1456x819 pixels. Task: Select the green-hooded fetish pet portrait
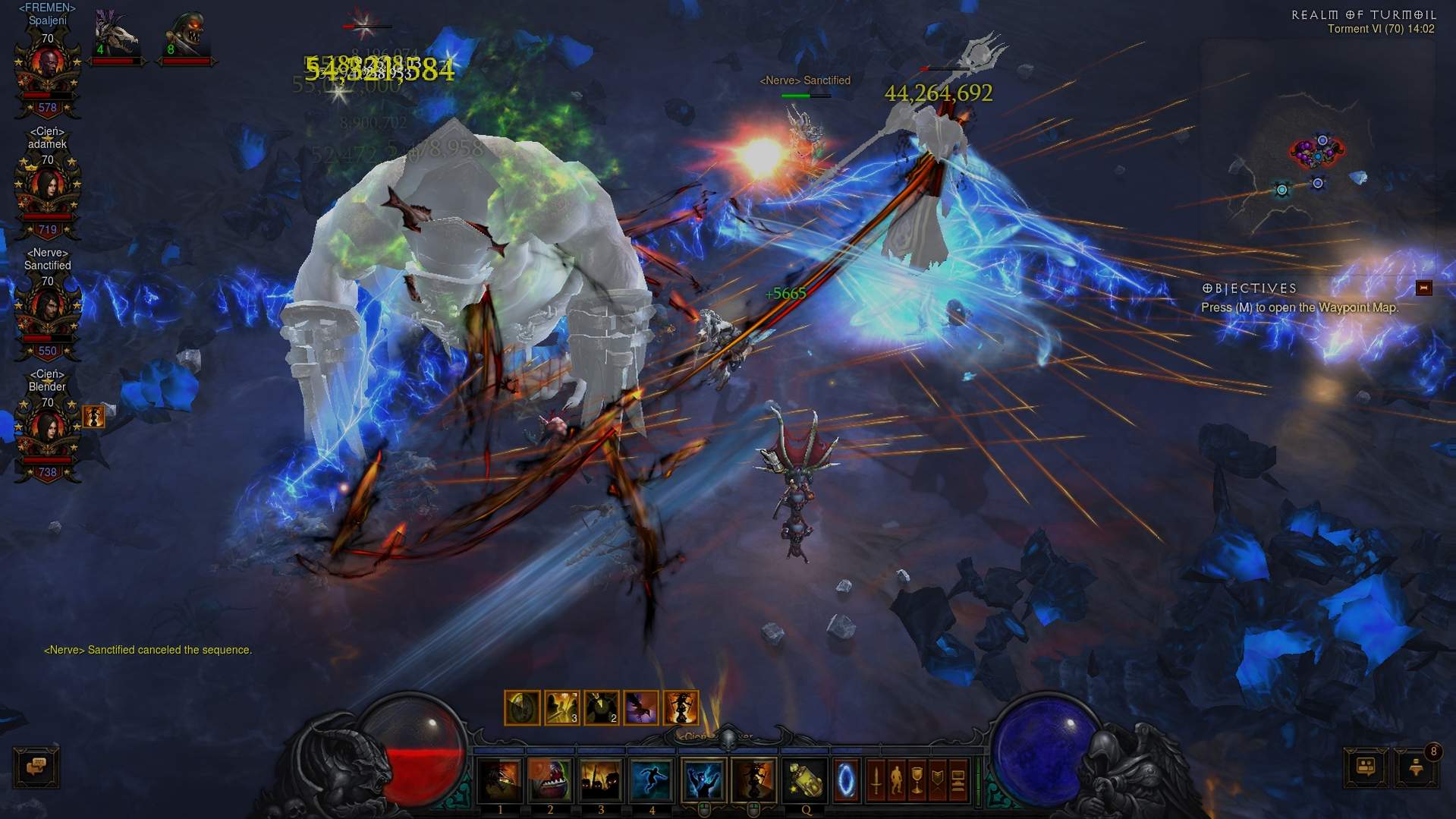[186, 36]
